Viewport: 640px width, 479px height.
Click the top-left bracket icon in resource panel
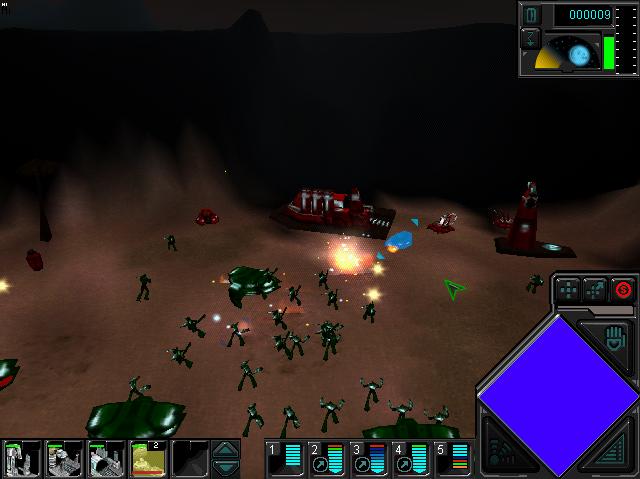coord(532,15)
